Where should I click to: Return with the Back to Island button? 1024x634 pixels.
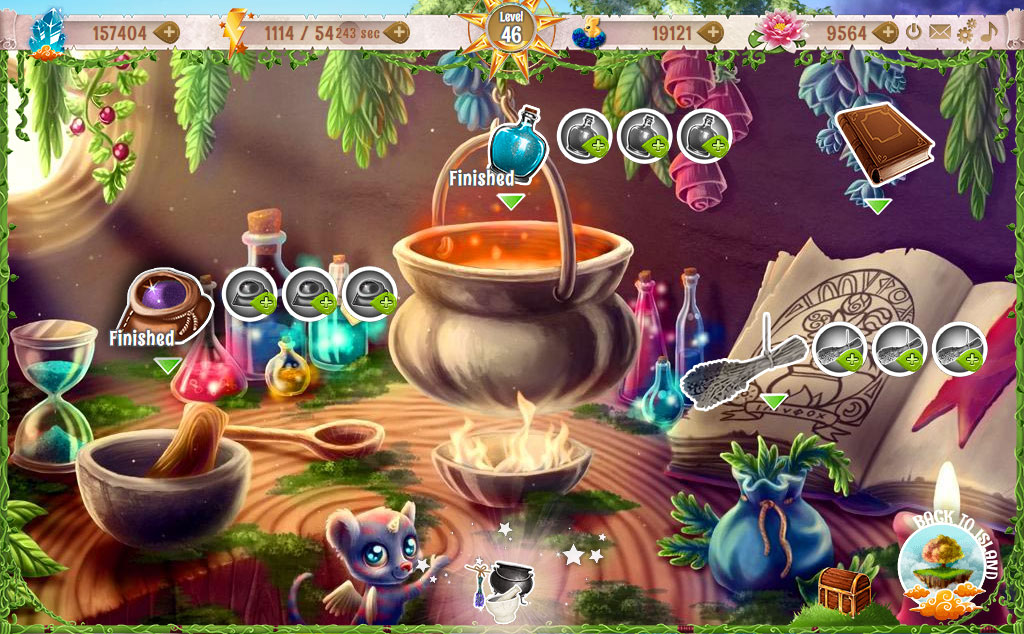click(x=950, y=566)
